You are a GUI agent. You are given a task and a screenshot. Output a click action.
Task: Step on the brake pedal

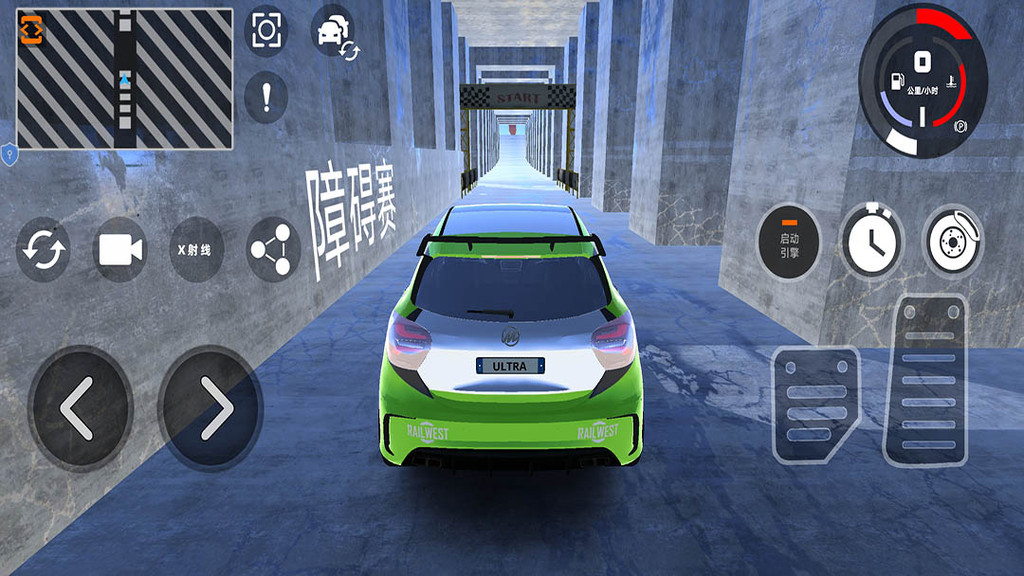tap(815, 403)
